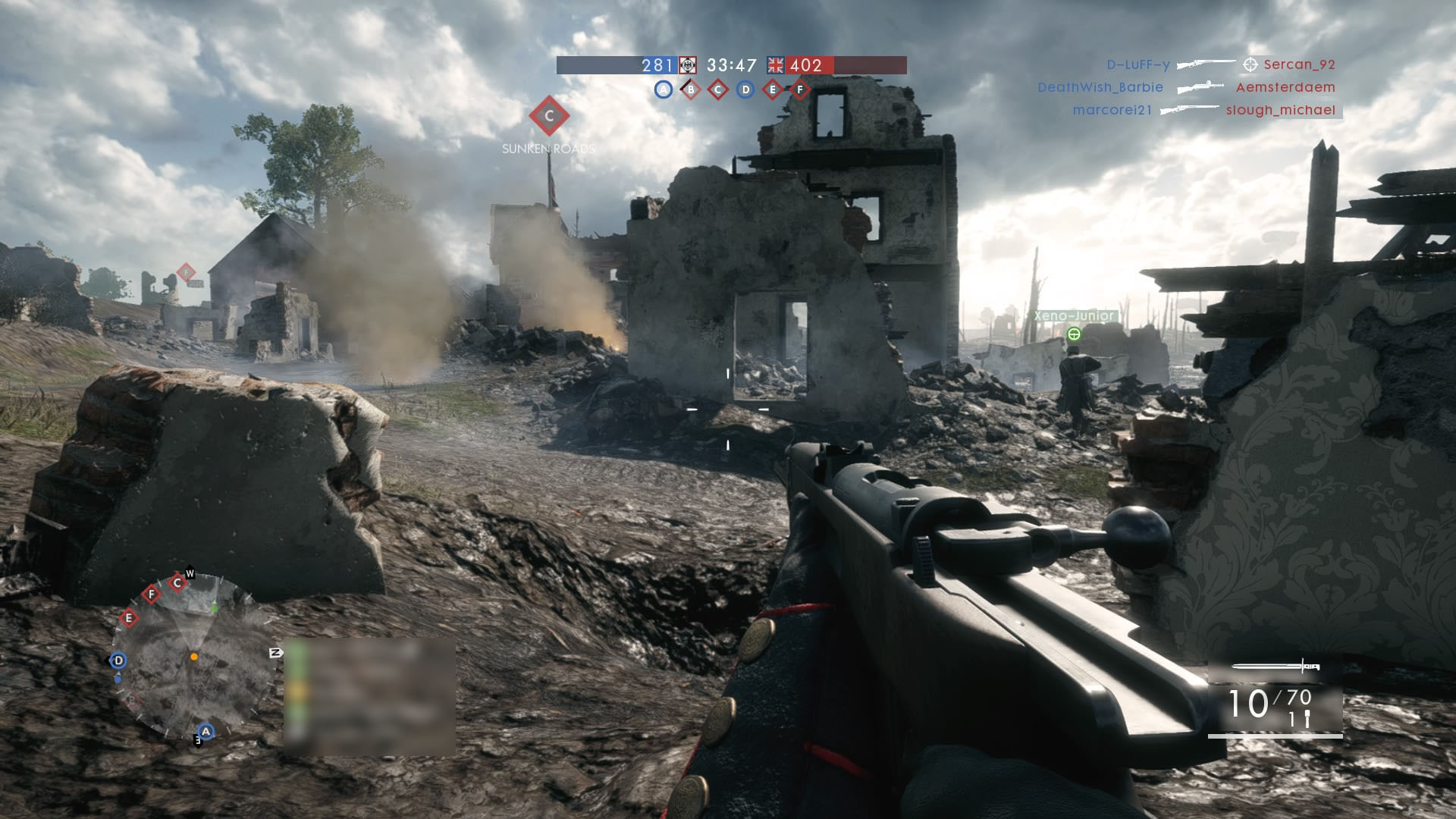Open the circular minimap
The width and height of the screenshot is (1456, 819).
pyautogui.click(x=195, y=657)
